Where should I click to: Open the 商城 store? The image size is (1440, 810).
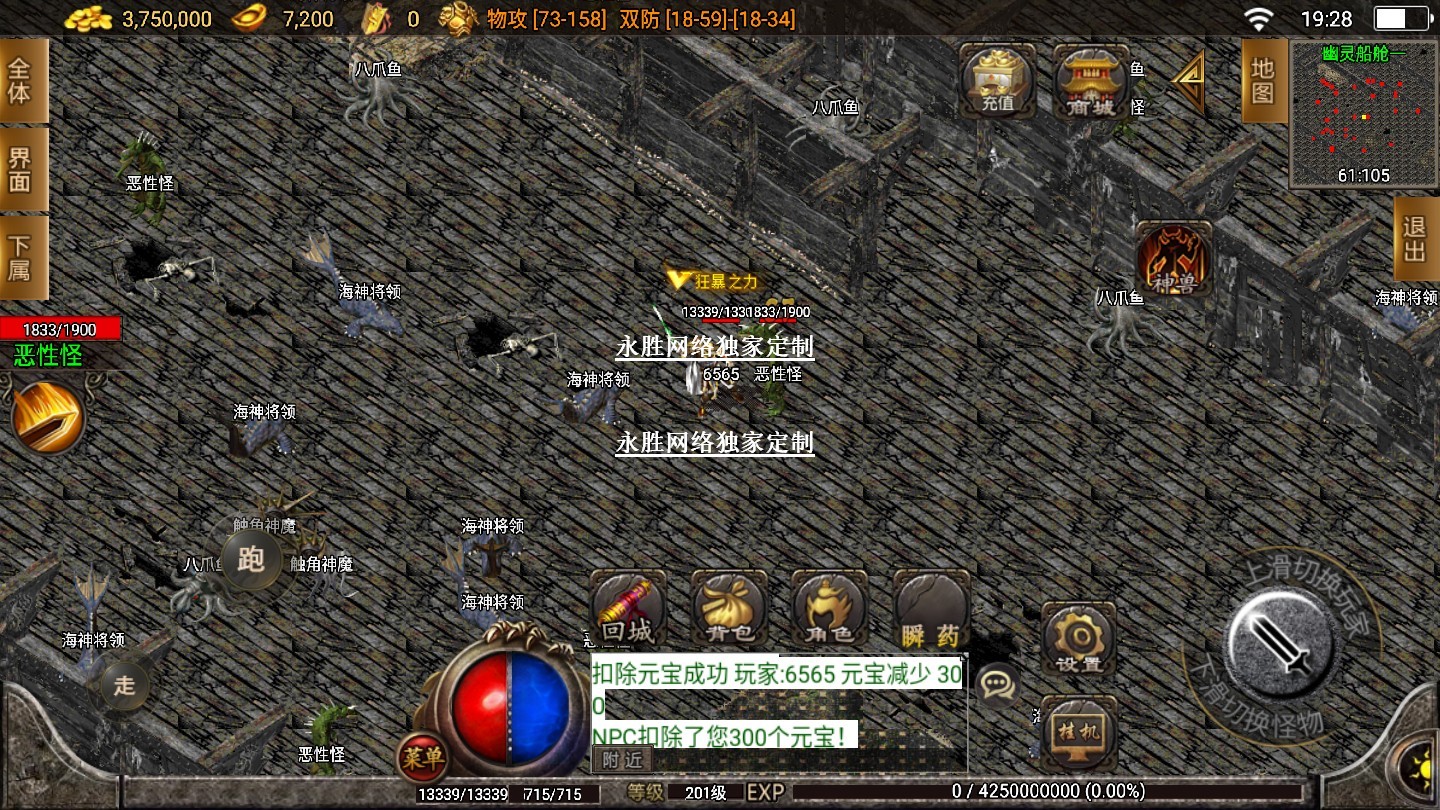coord(1090,82)
